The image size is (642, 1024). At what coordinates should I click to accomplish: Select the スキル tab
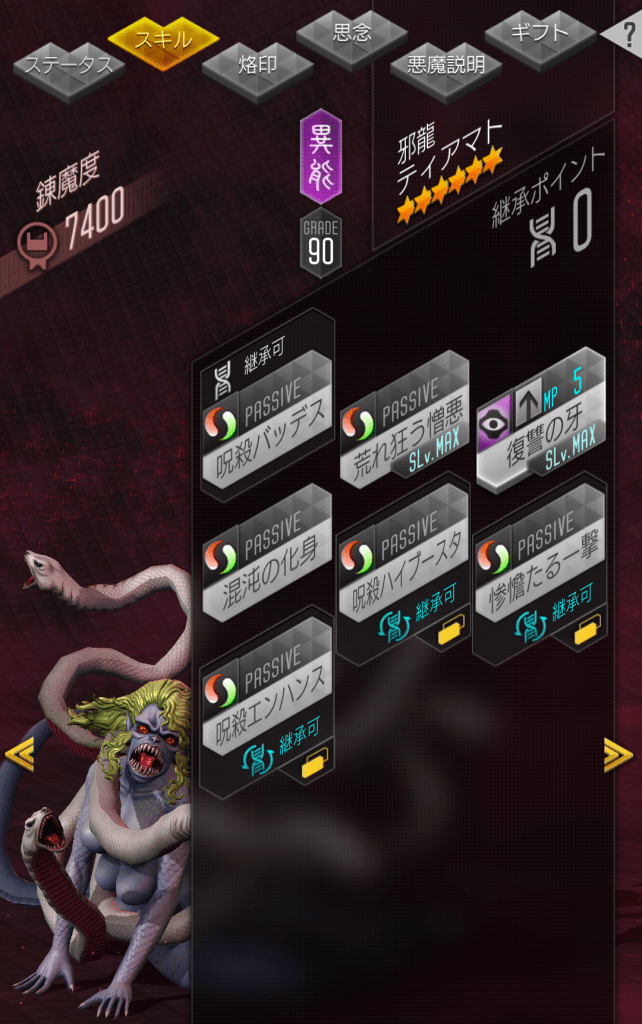point(163,40)
